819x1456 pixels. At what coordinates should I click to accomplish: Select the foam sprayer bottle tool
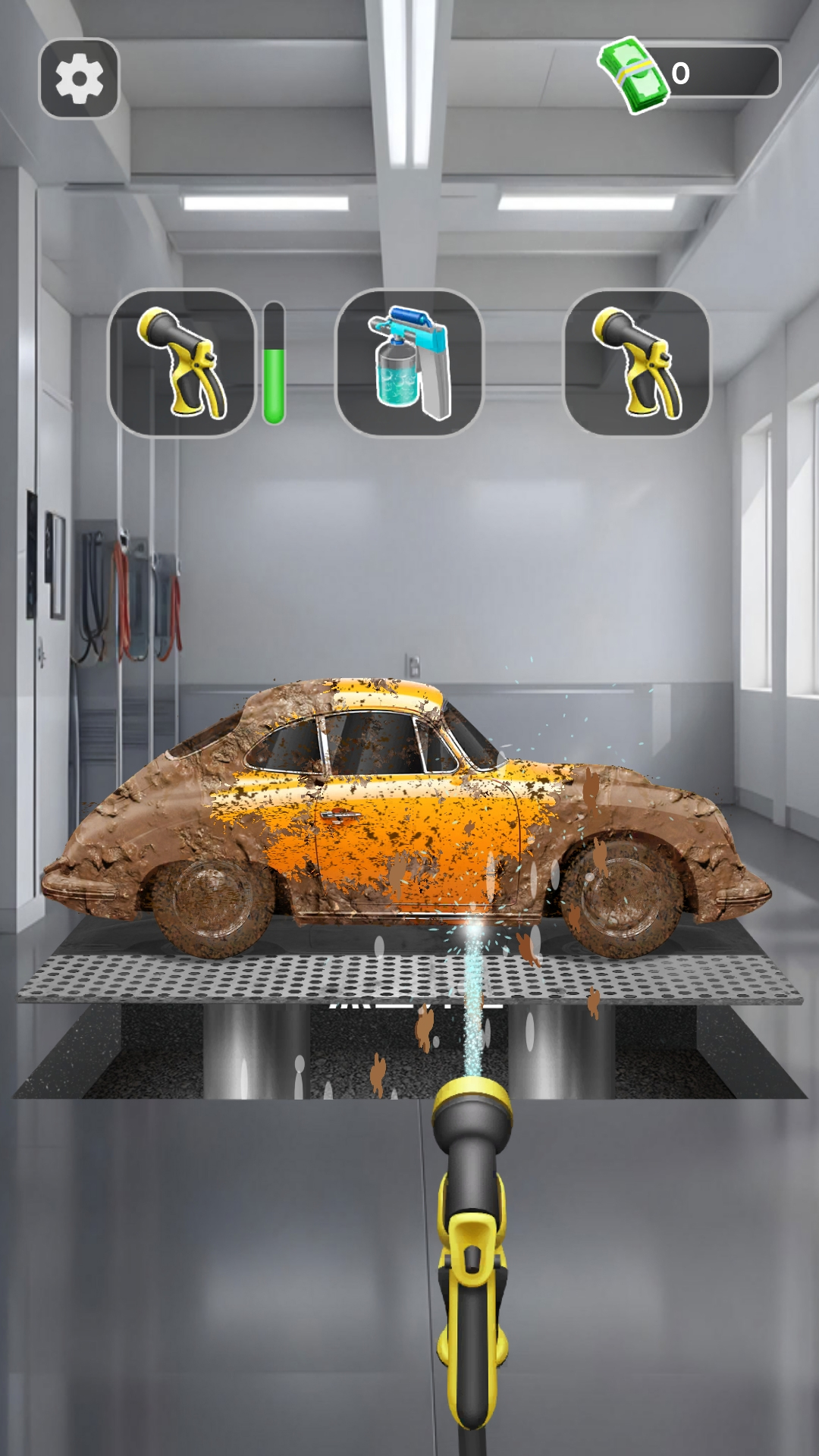point(409,363)
